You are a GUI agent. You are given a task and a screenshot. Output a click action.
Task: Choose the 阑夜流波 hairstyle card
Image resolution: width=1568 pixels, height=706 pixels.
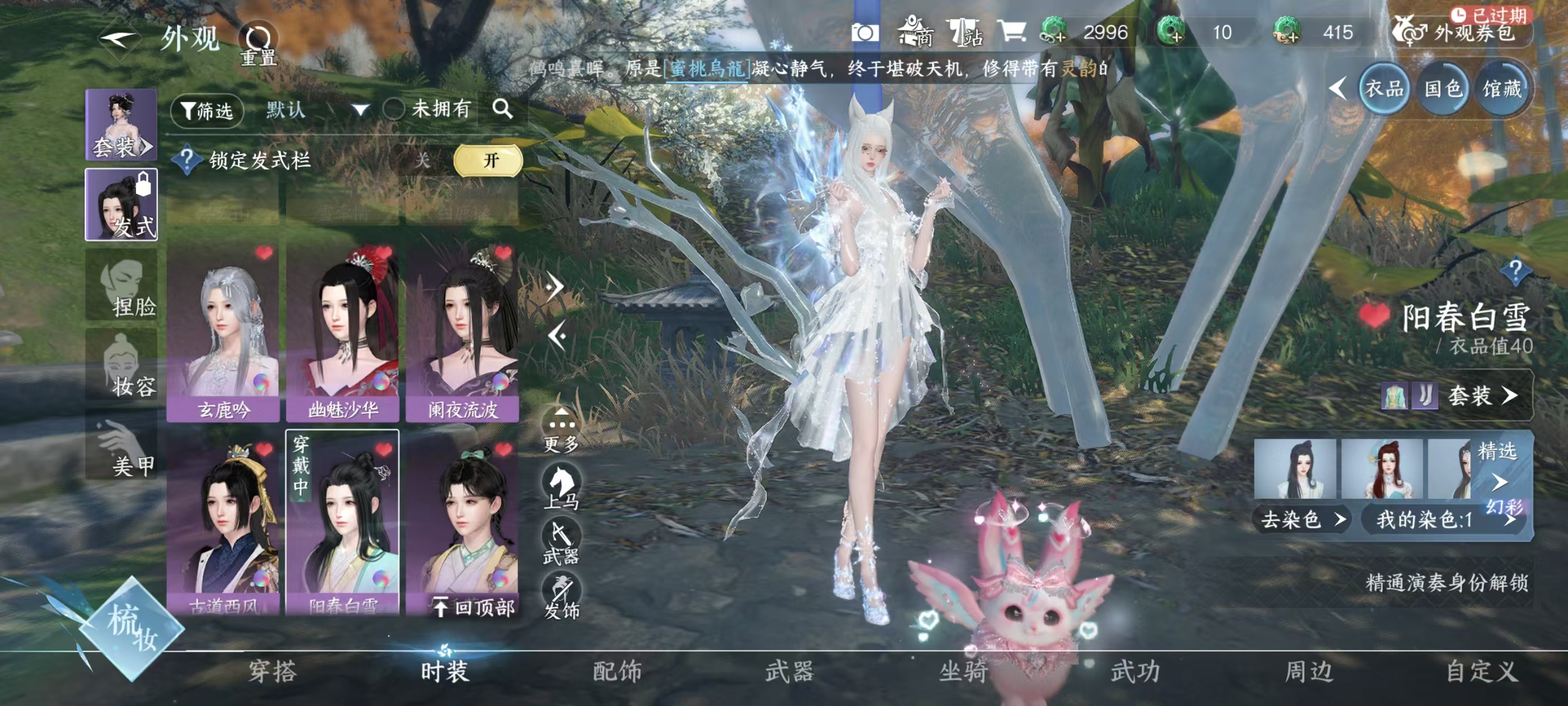(x=463, y=332)
